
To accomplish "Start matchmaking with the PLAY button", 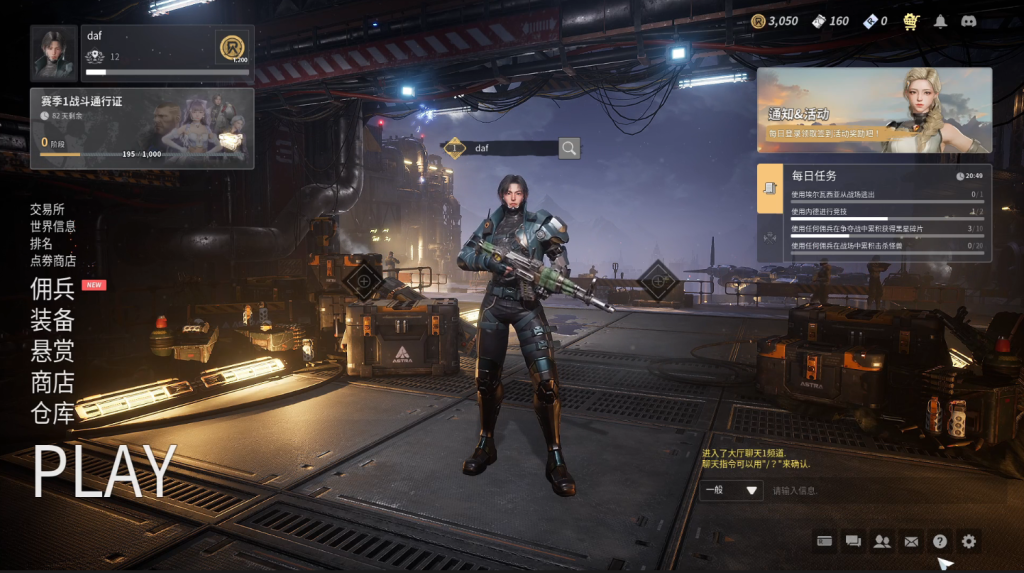I will (105, 470).
